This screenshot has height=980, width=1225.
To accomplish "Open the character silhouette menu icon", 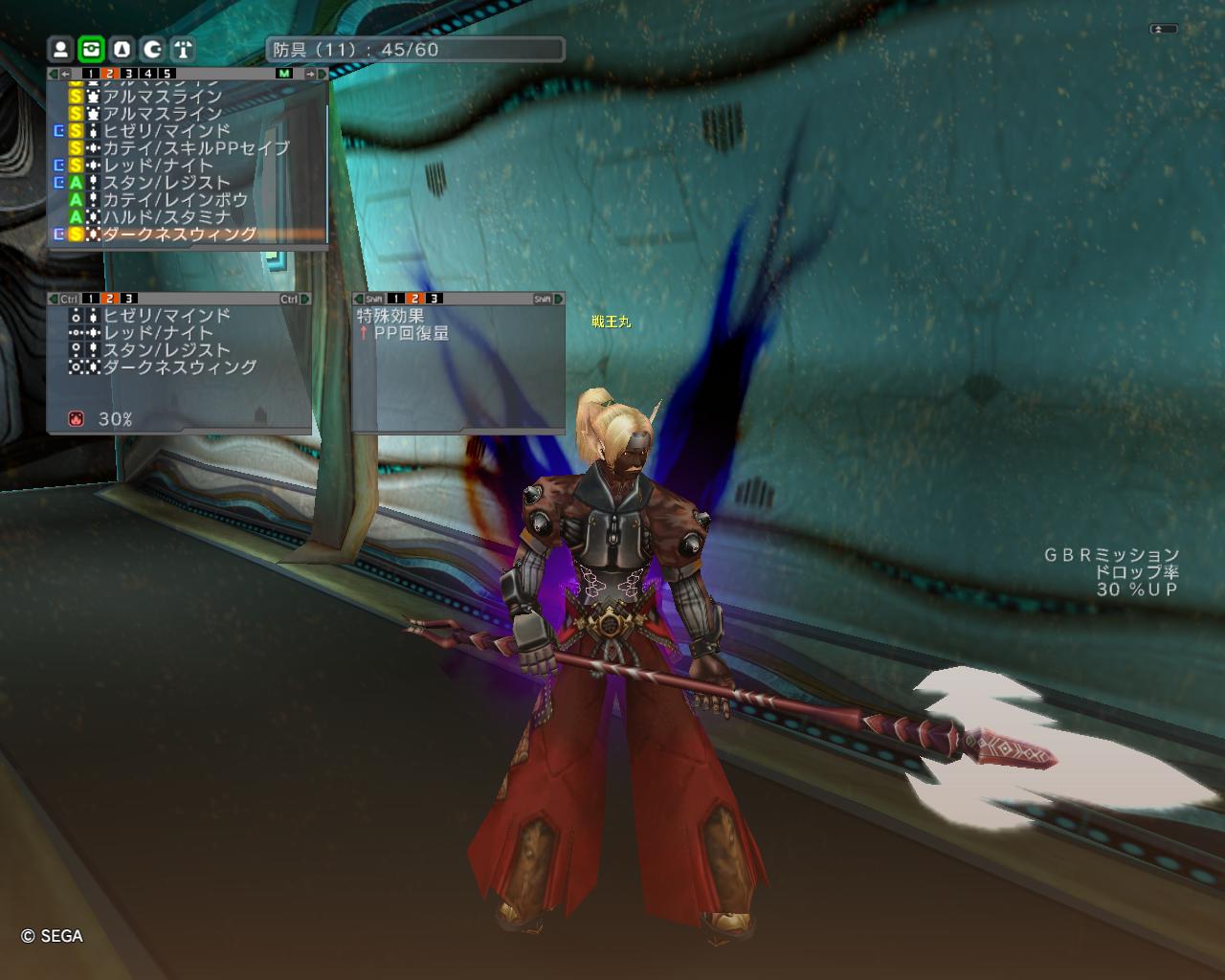I will point(60,49).
